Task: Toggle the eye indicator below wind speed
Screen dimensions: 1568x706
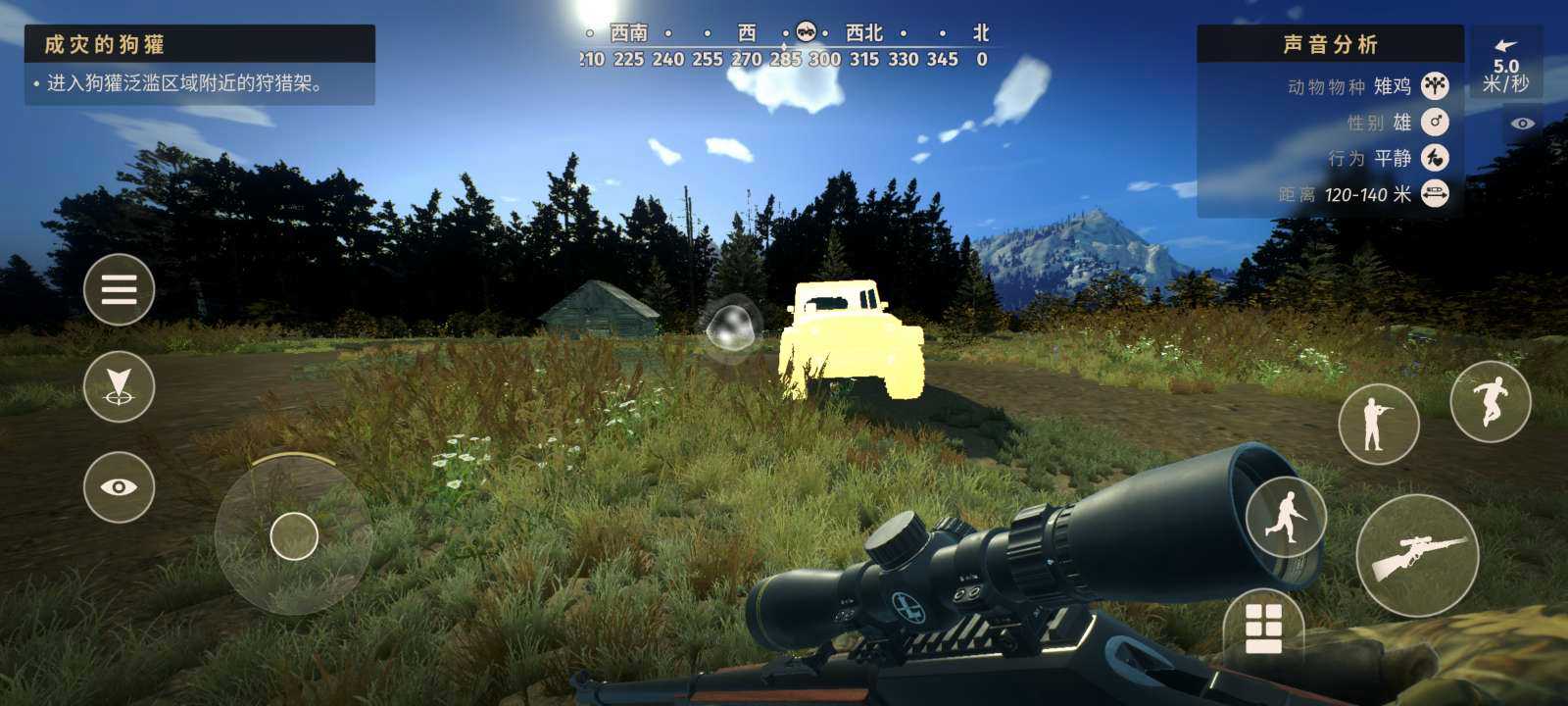Action: click(1522, 122)
